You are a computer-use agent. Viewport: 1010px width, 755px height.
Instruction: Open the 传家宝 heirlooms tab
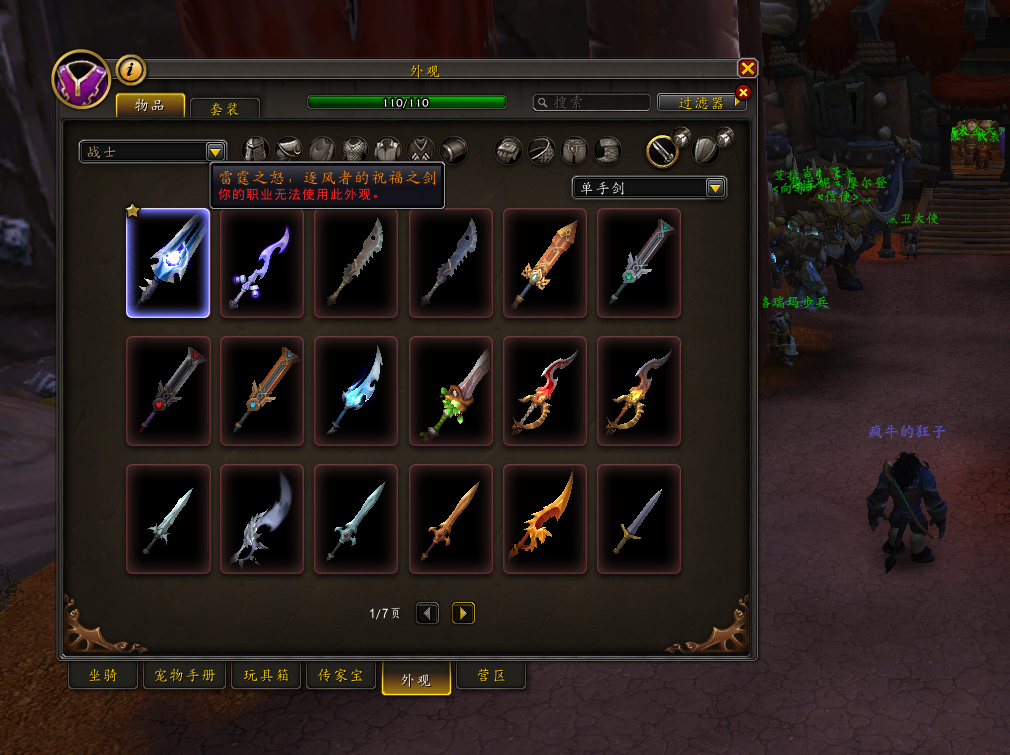click(x=340, y=676)
